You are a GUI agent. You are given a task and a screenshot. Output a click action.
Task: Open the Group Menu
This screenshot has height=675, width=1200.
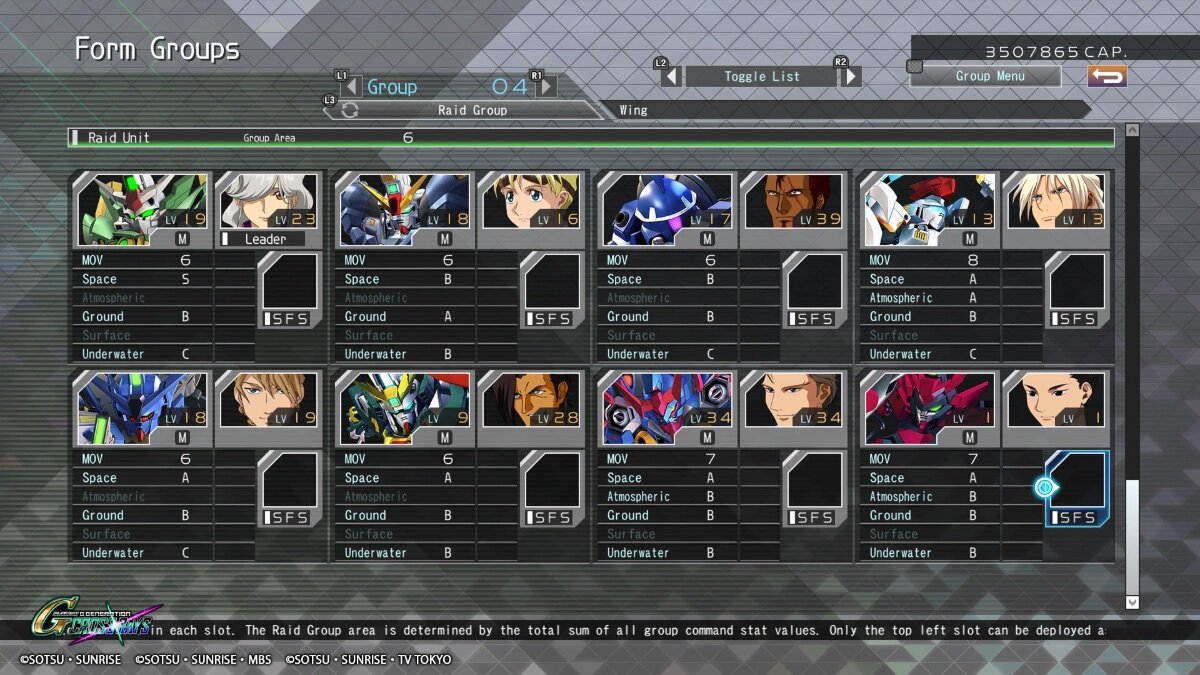coord(988,76)
